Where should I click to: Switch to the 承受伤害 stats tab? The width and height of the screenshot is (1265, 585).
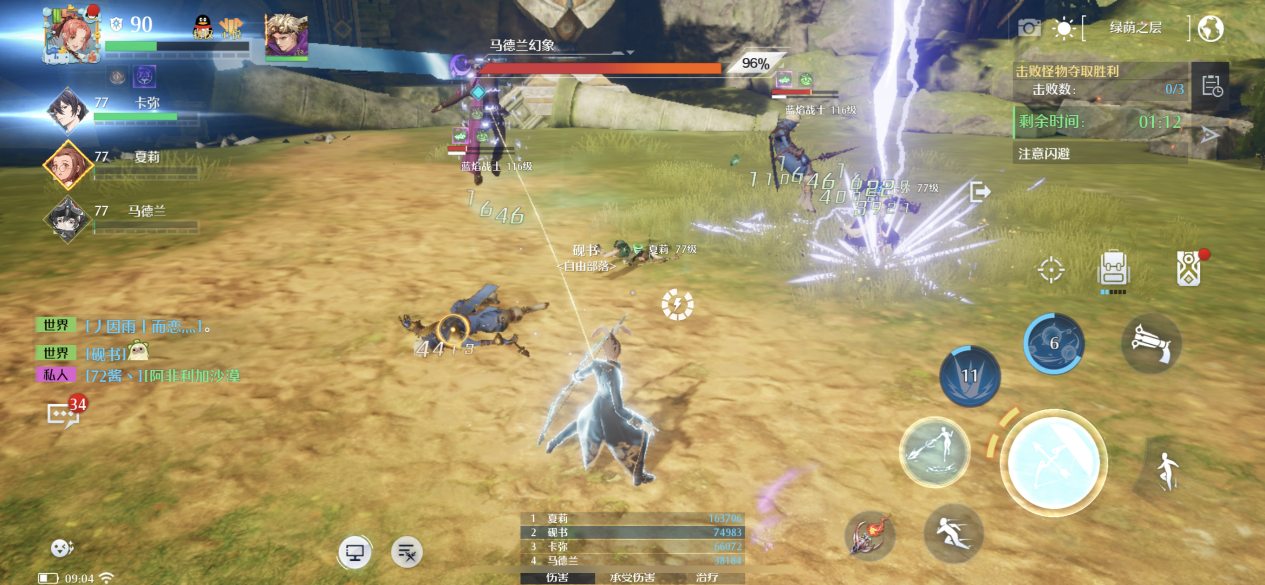(632, 578)
